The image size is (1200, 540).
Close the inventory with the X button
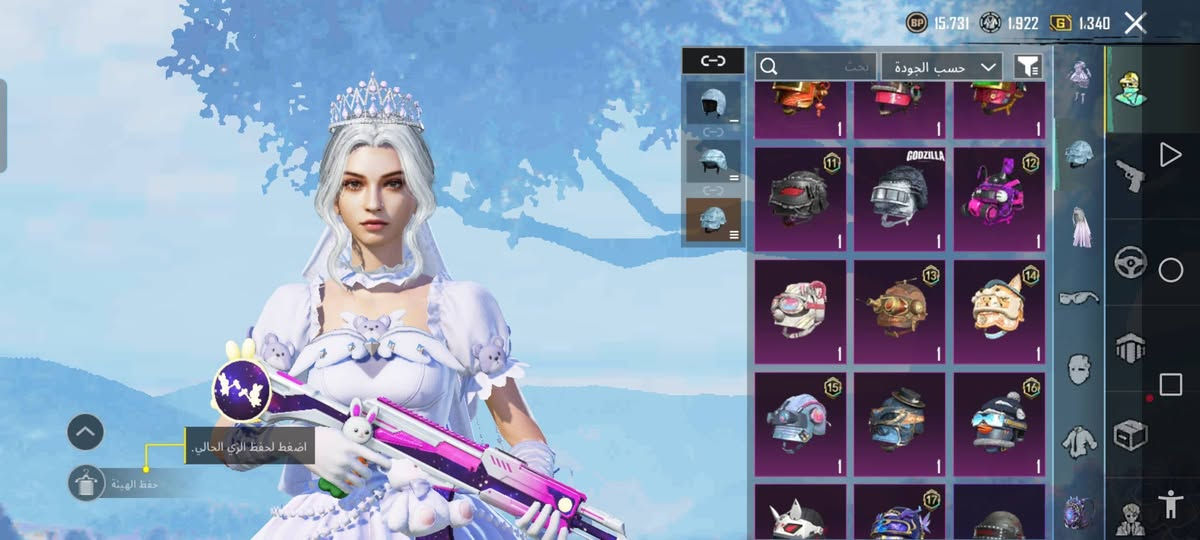pos(1135,23)
